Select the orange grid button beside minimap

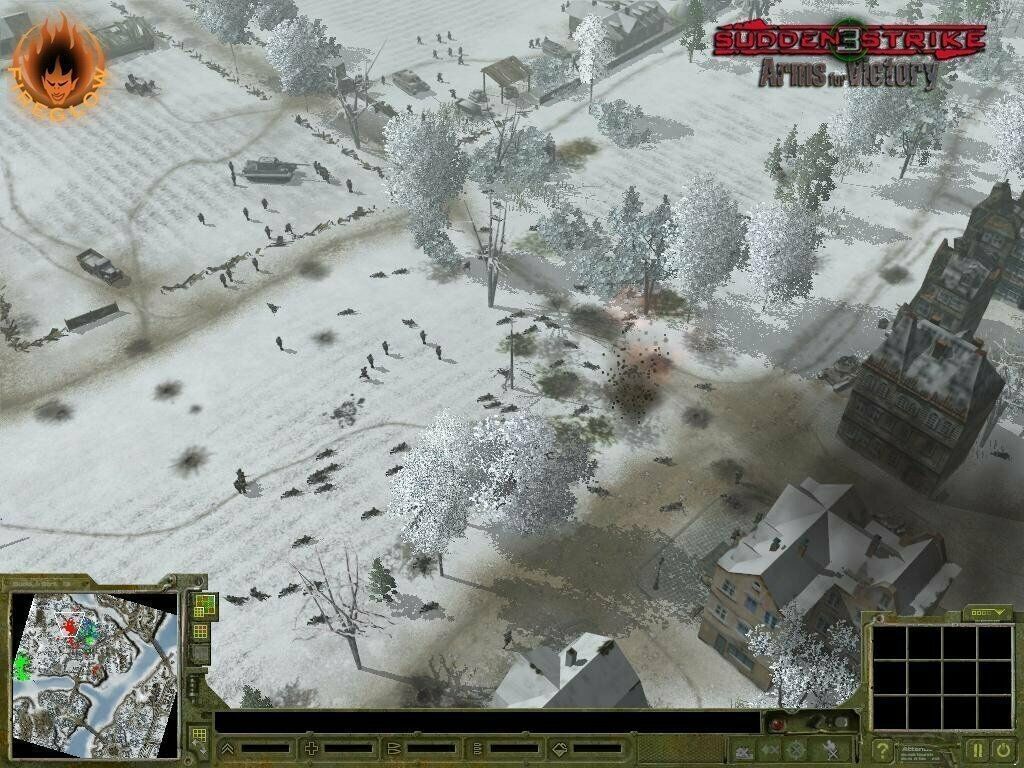201,631
